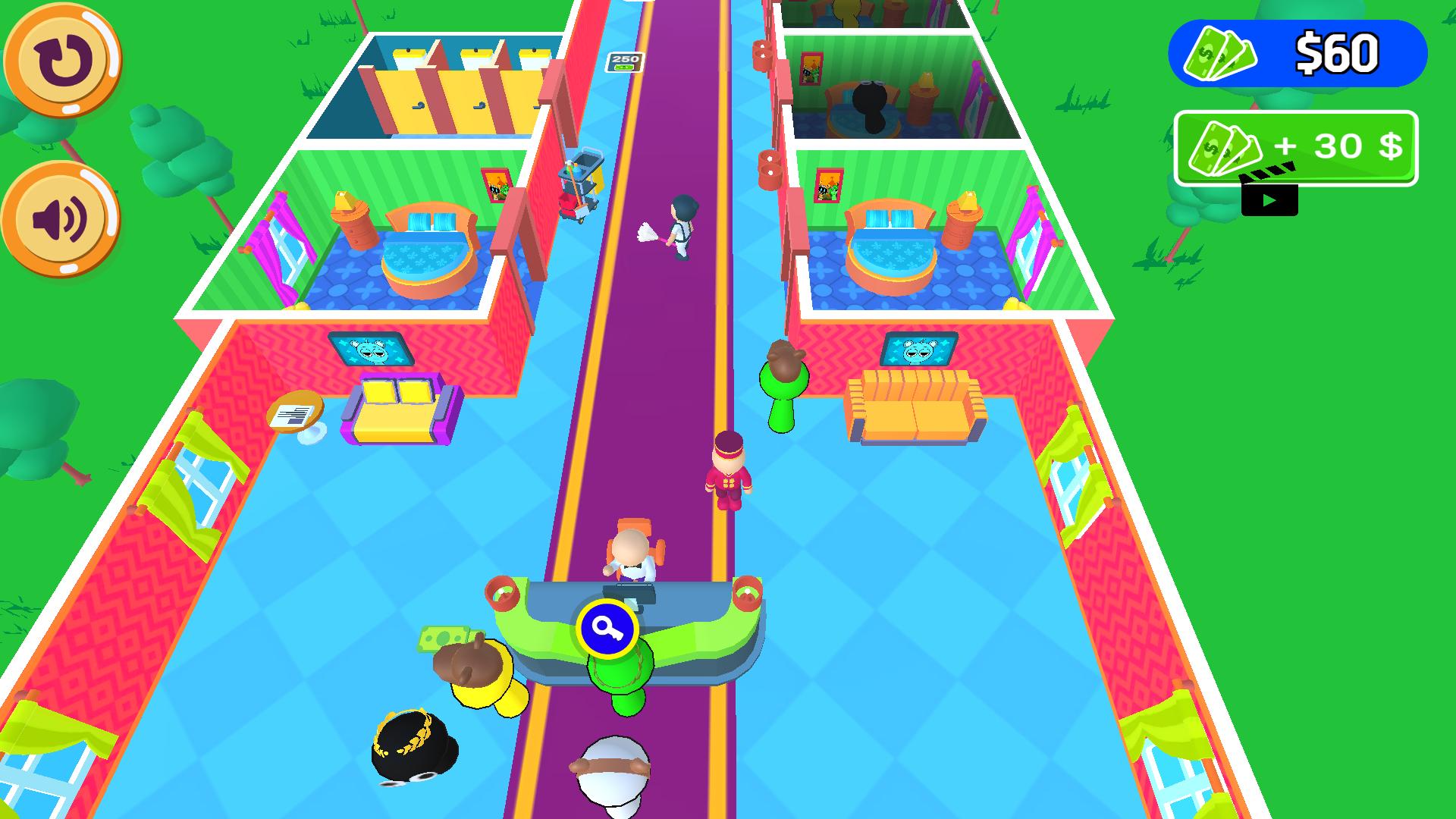Mute the game audio with the speaker button
The width and height of the screenshot is (1456, 819).
coord(61,216)
